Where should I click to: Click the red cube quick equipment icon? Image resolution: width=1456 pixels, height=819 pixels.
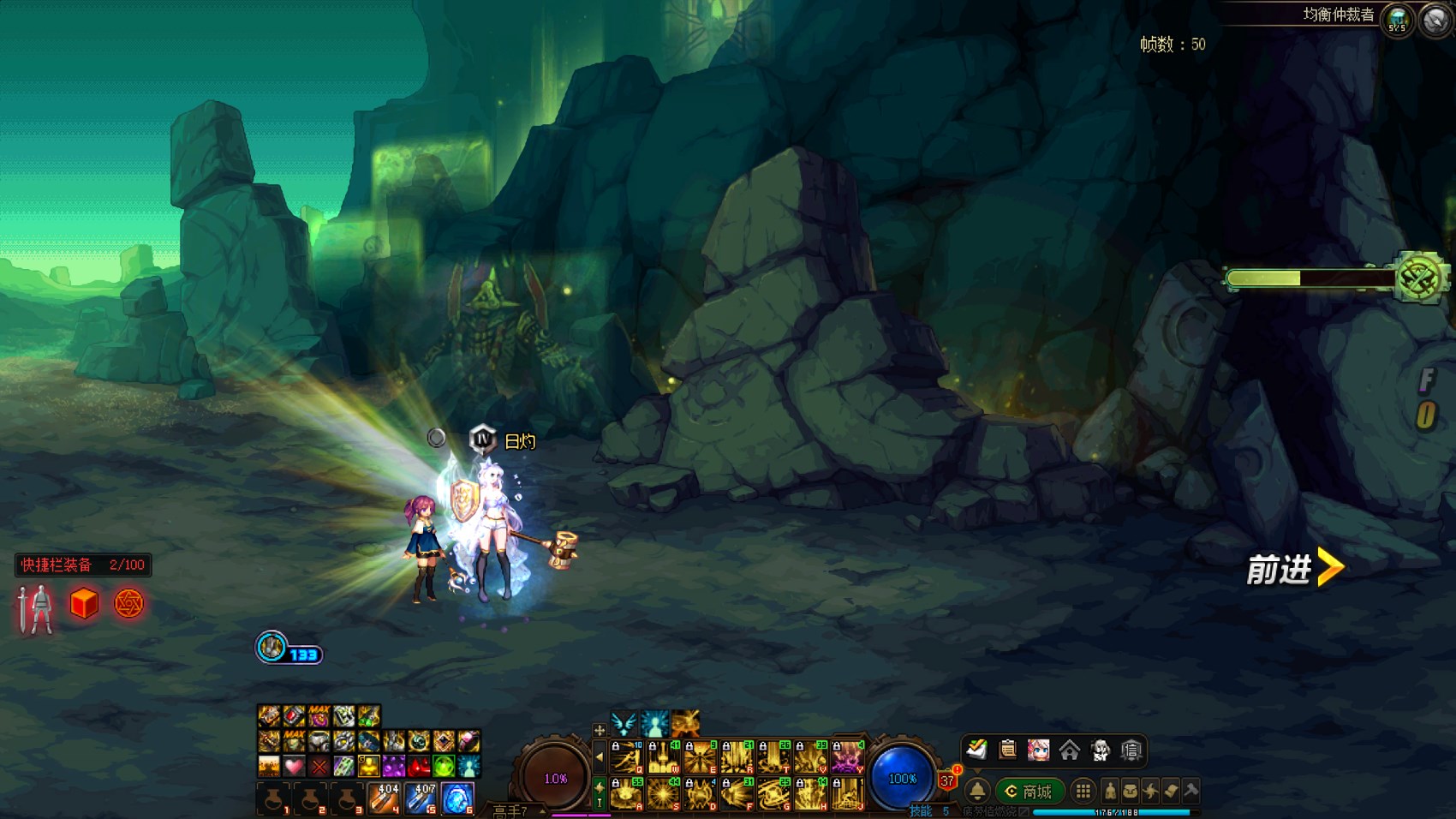[84, 604]
